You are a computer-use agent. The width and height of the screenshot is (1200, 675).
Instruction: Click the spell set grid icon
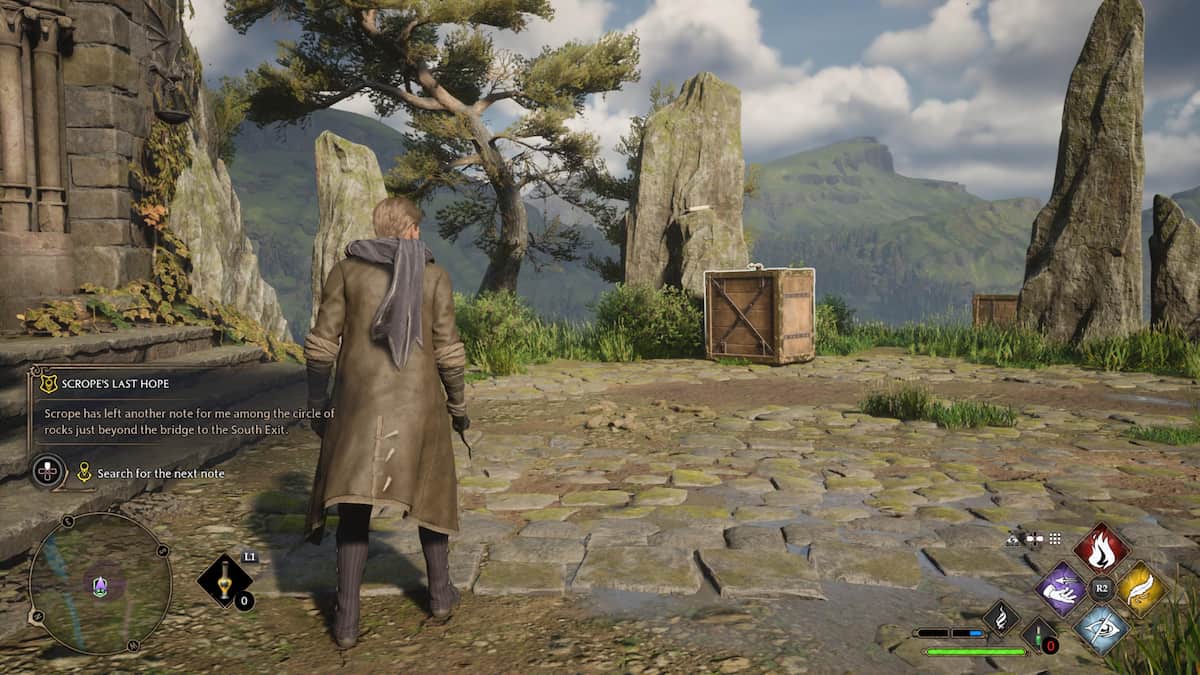click(1055, 538)
